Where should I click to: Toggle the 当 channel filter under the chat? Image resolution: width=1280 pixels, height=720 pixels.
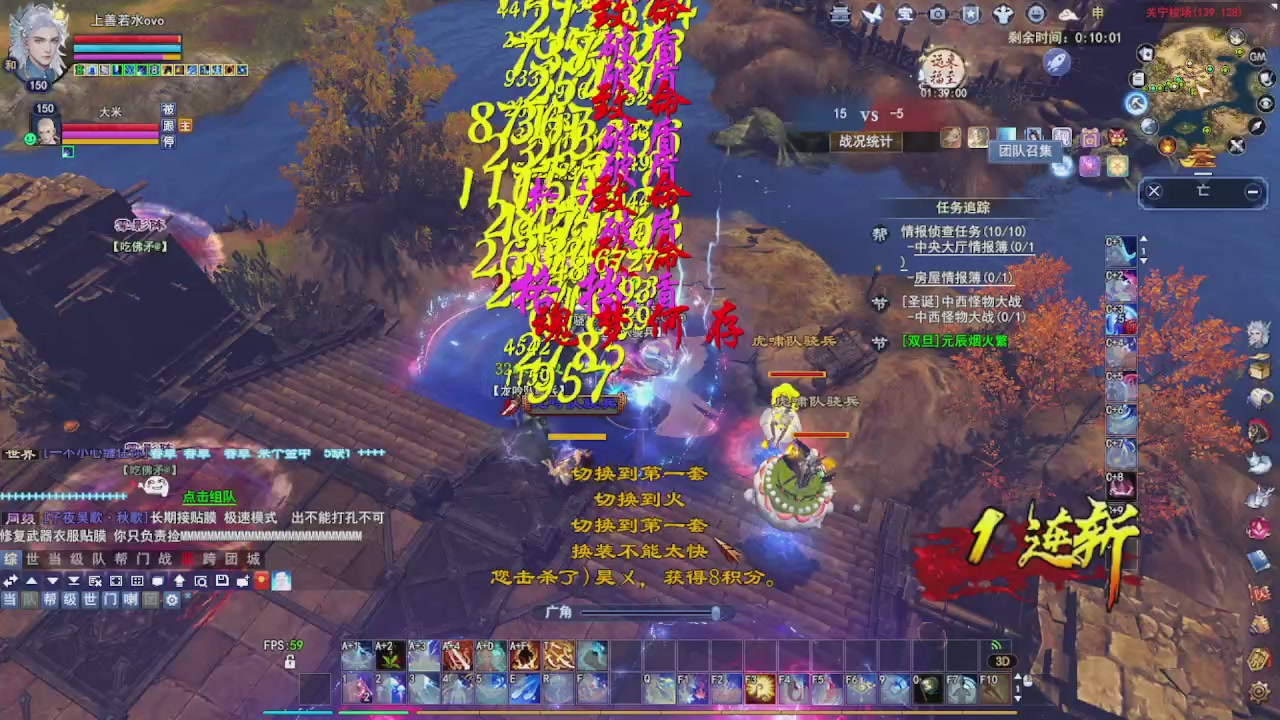point(9,599)
